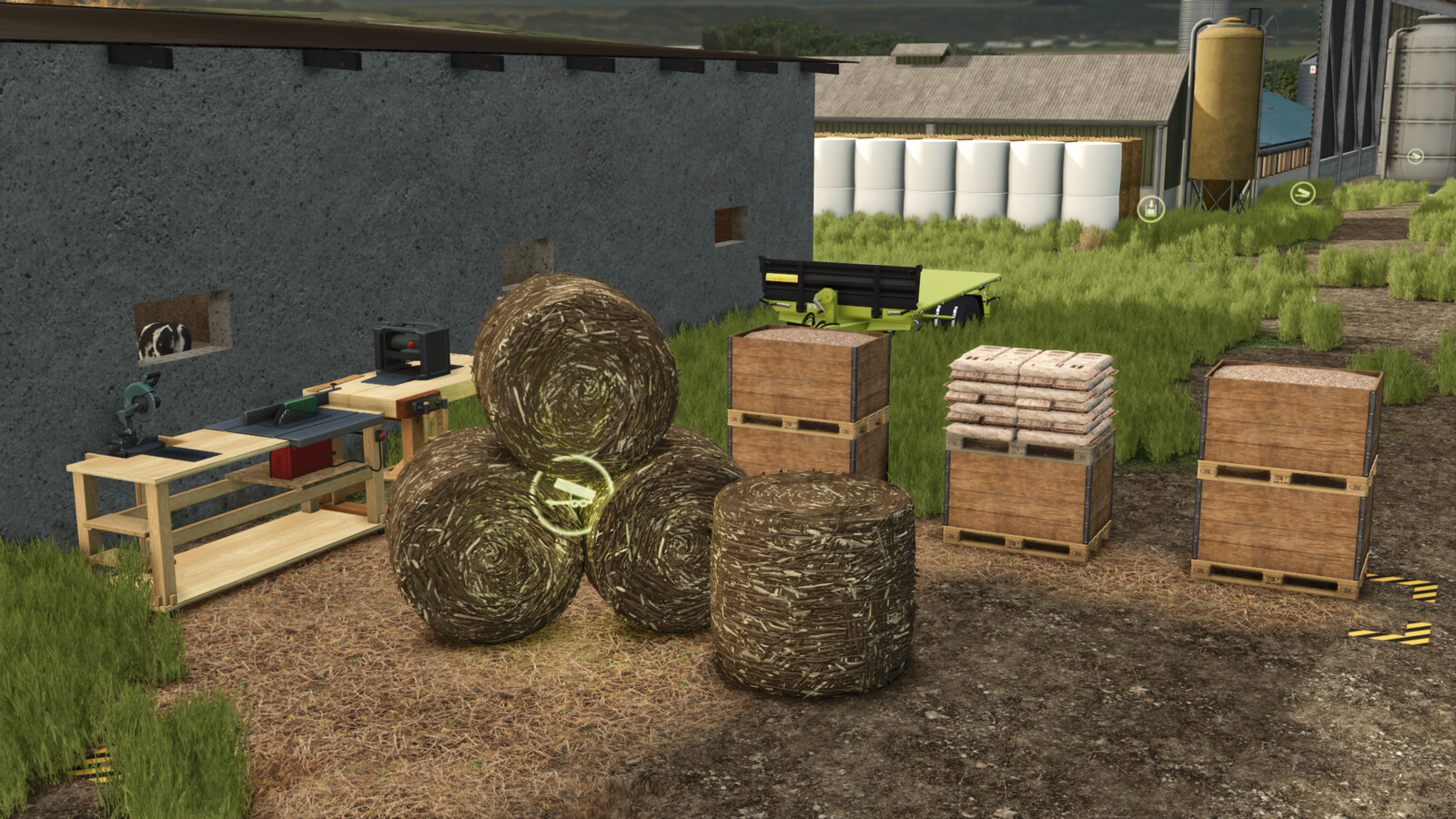The height and width of the screenshot is (819, 1456).
Task: Click the hose nozzle hotspot on the grassy slope
Action: (1302, 193)
